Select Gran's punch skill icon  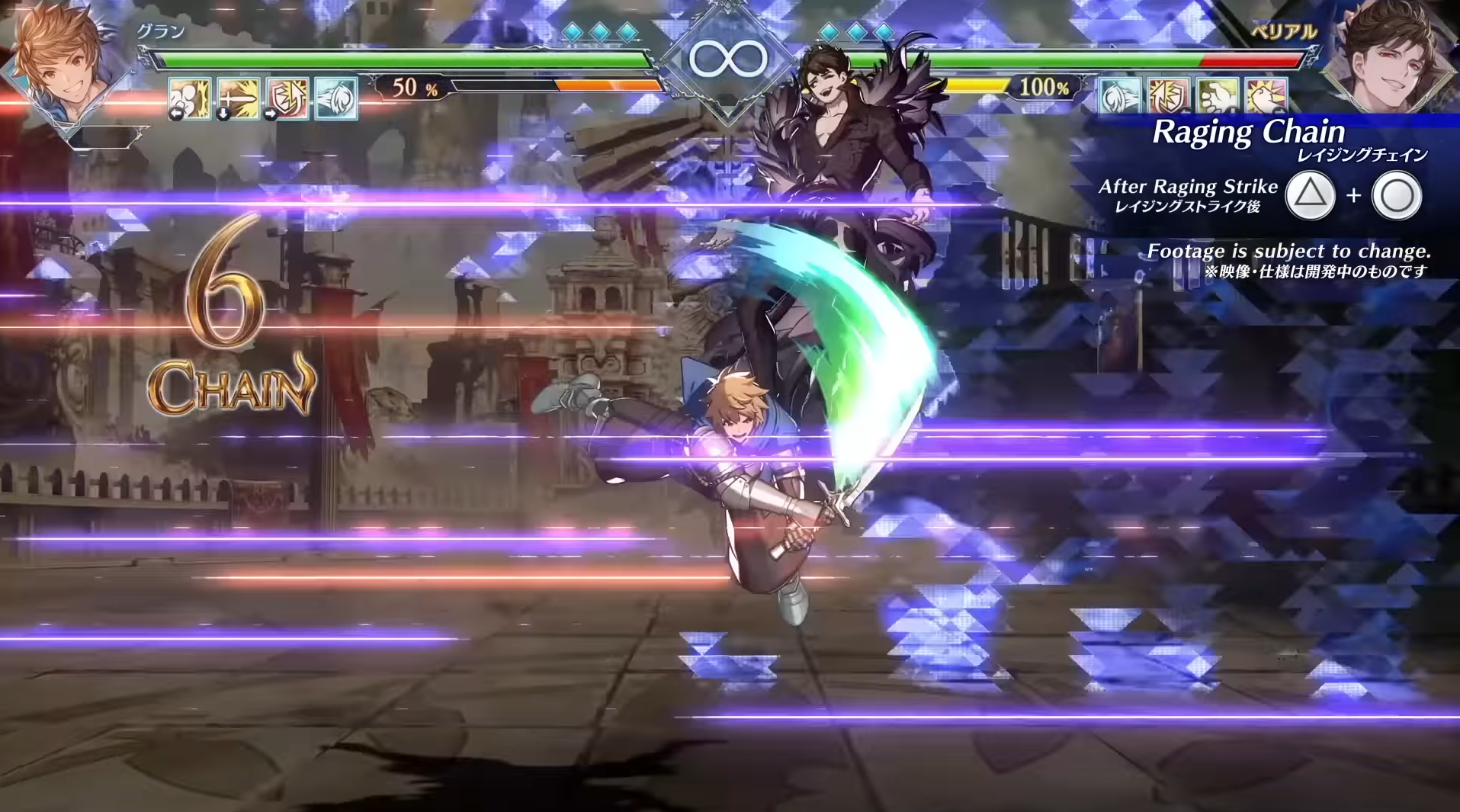coord(188,99)
